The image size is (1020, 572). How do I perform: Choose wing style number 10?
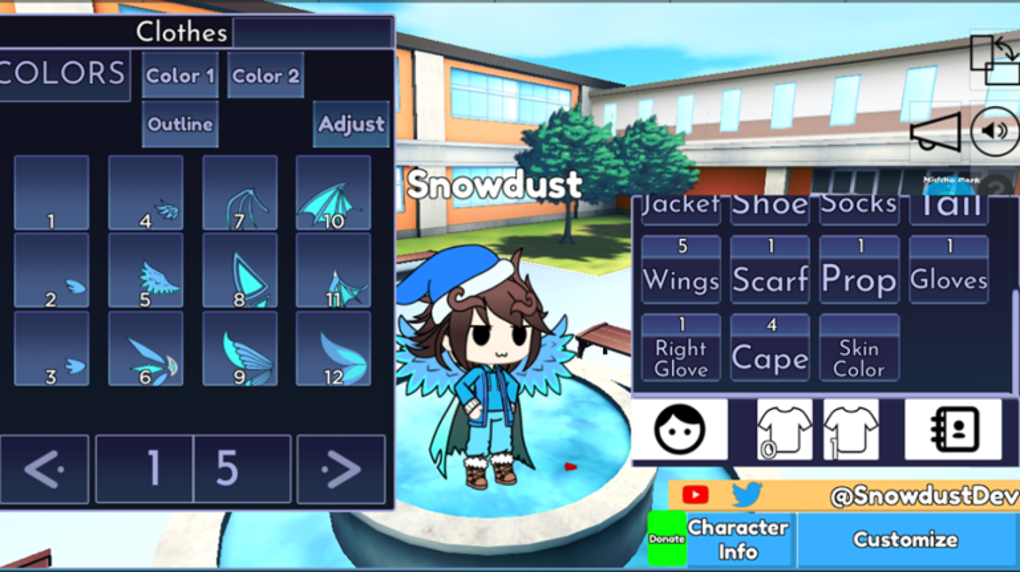click(x=333, y=193)
